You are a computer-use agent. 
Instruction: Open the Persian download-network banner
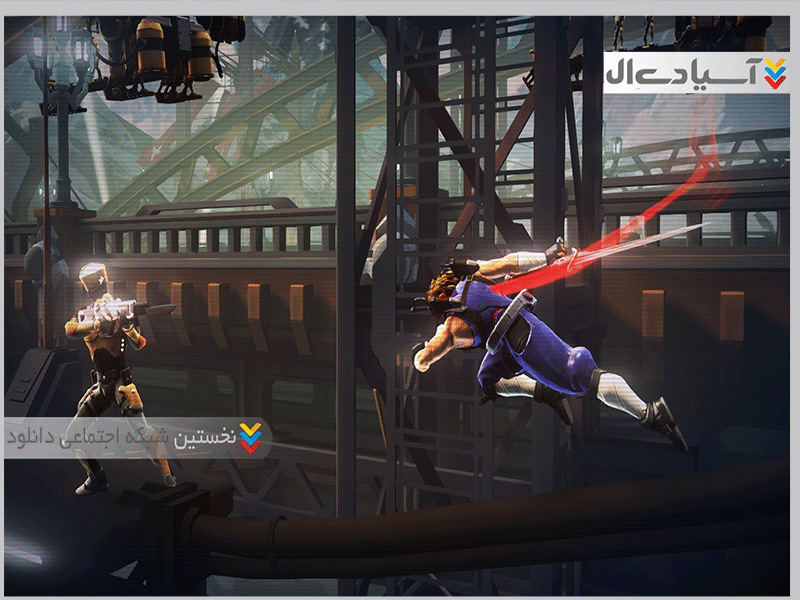[x=135, y=438]
